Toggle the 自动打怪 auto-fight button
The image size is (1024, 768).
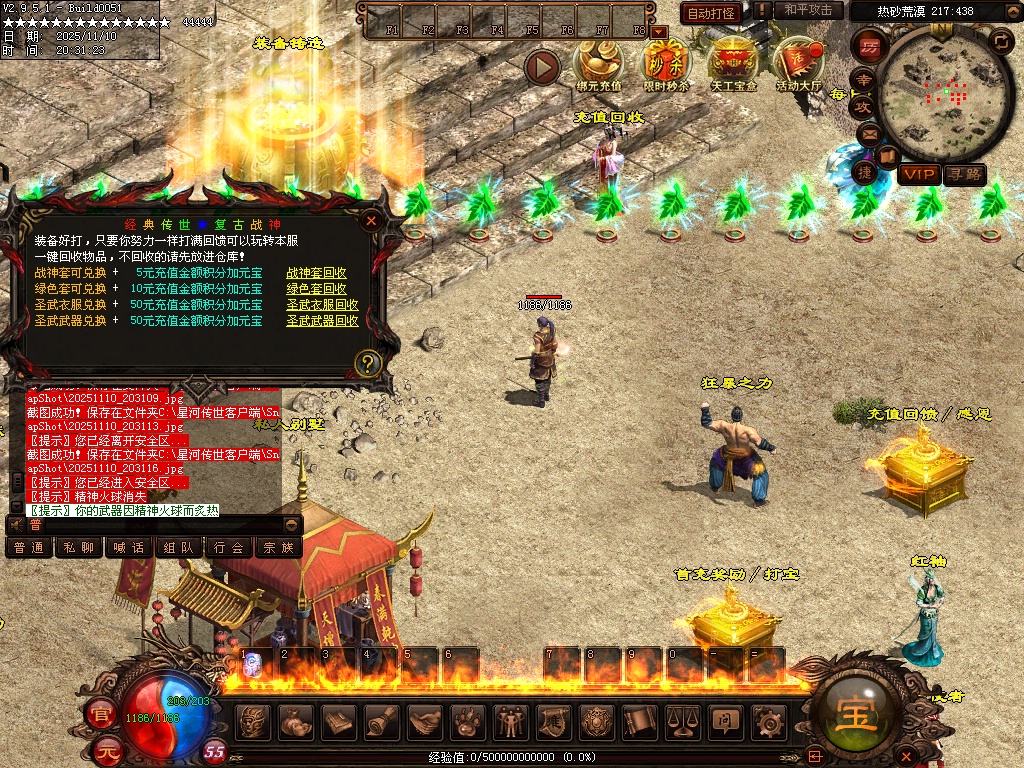(710, 13)
